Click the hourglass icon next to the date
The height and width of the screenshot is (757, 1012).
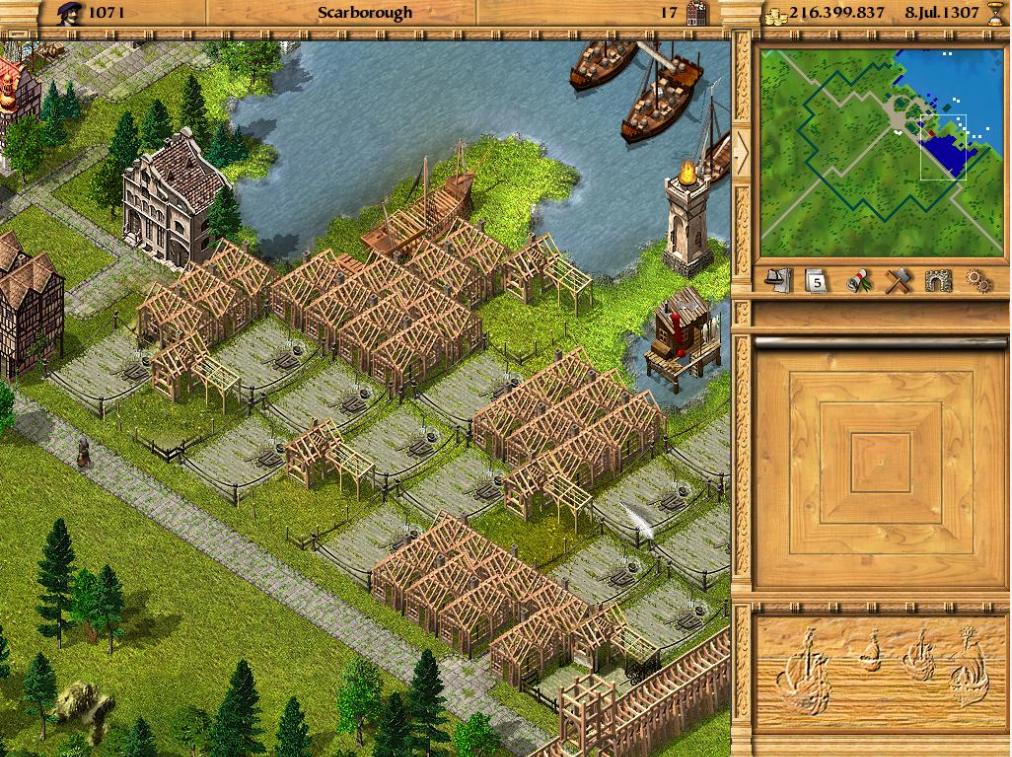[x=994, y=13]
